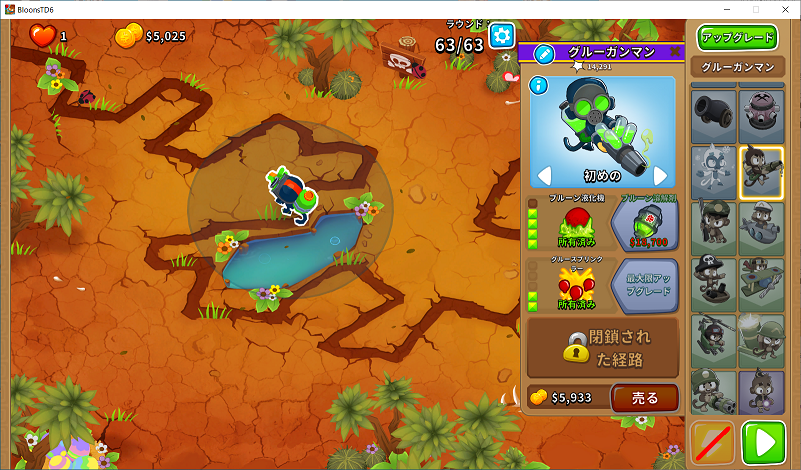
Task: Sell the tower with the red 売る button
Action: (645, 397)
